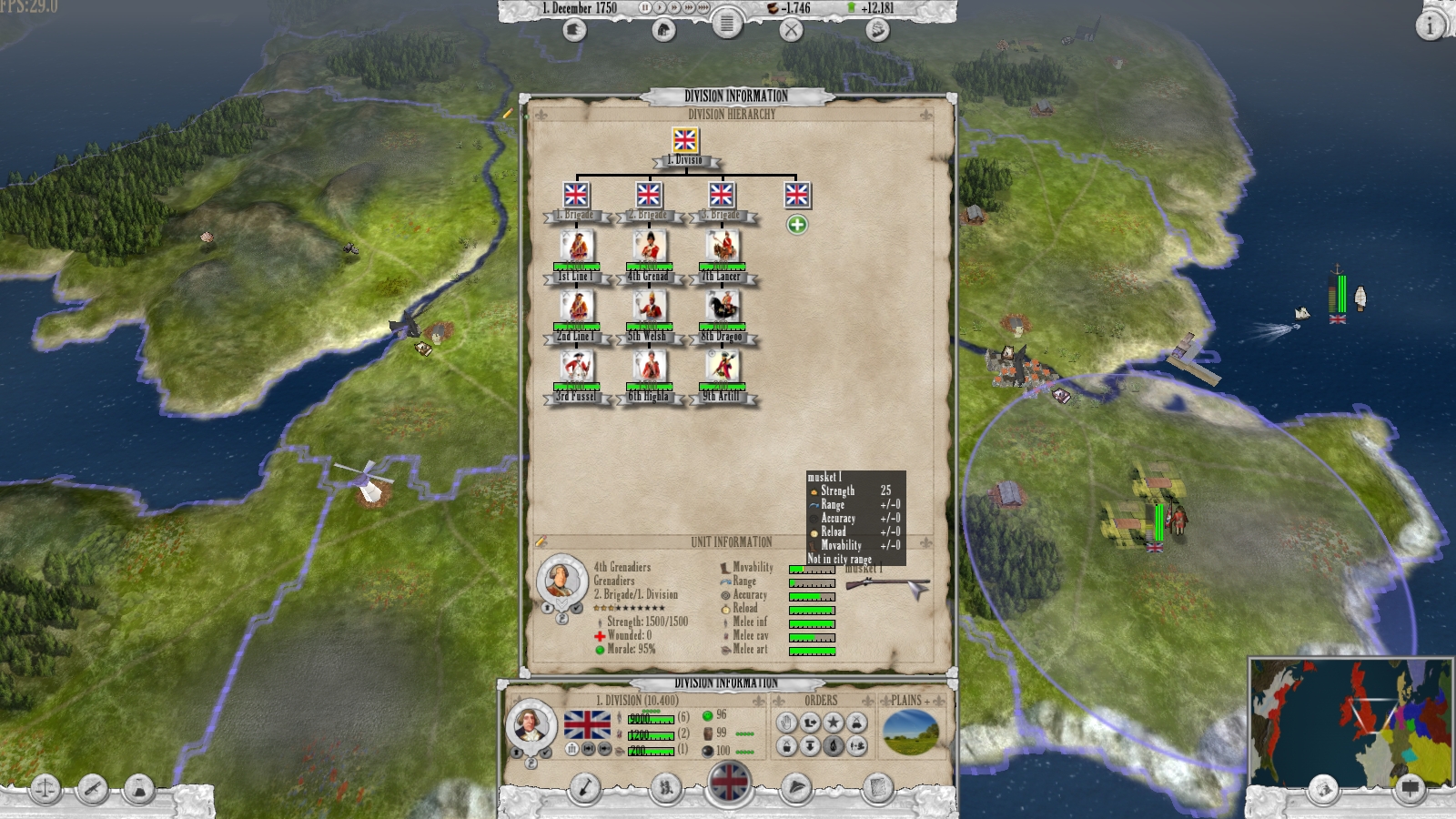The height and width of the screenshot is (819, 1456).
Task: Pause the game with the pause control
Action: (645, 7)
